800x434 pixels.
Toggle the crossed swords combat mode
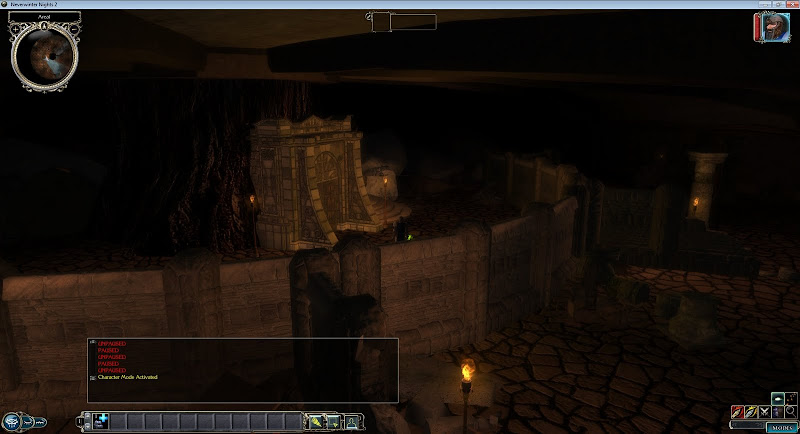click(x=764, y=411)
